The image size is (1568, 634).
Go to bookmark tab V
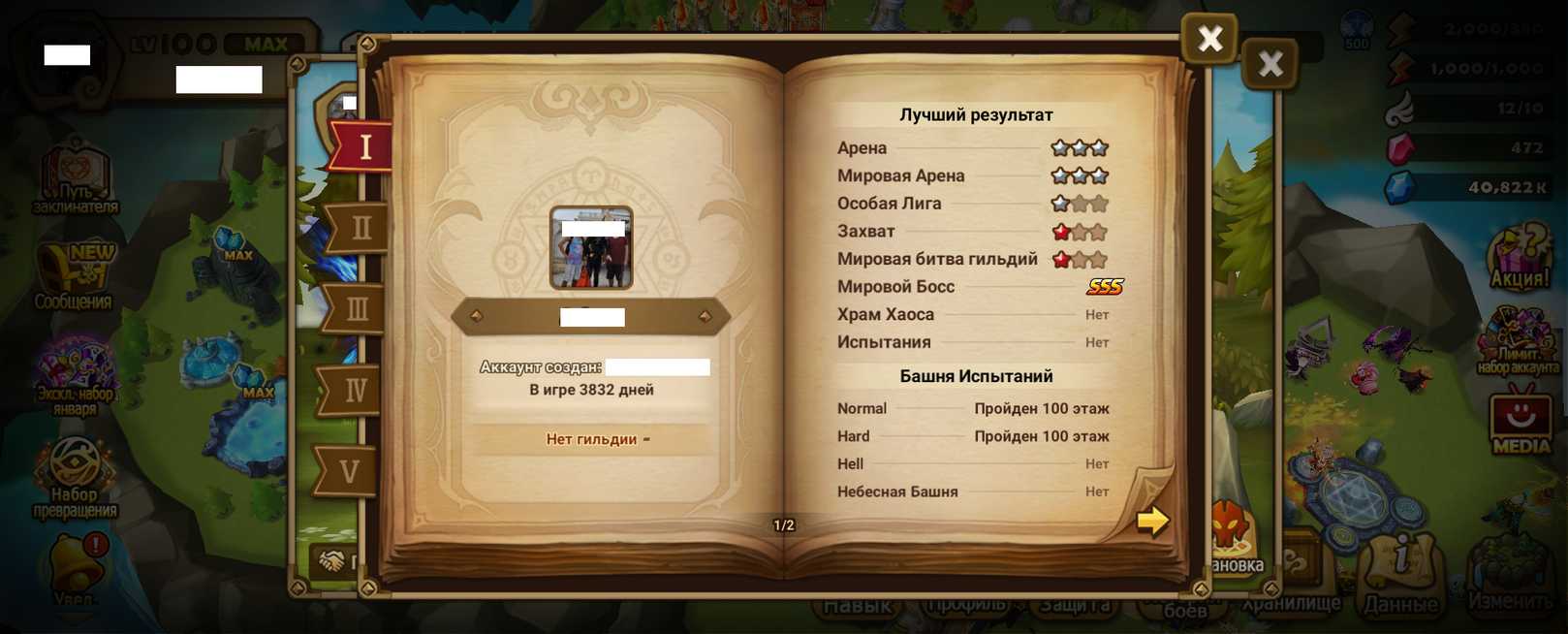pos(350,472)
